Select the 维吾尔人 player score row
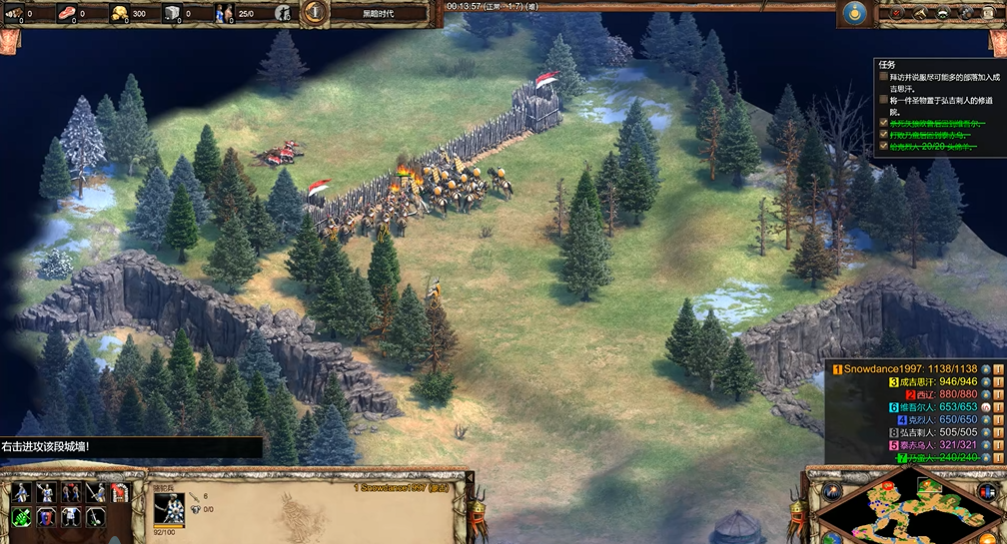Viewport: 1007px width, 544px height. tap(932, 407)
